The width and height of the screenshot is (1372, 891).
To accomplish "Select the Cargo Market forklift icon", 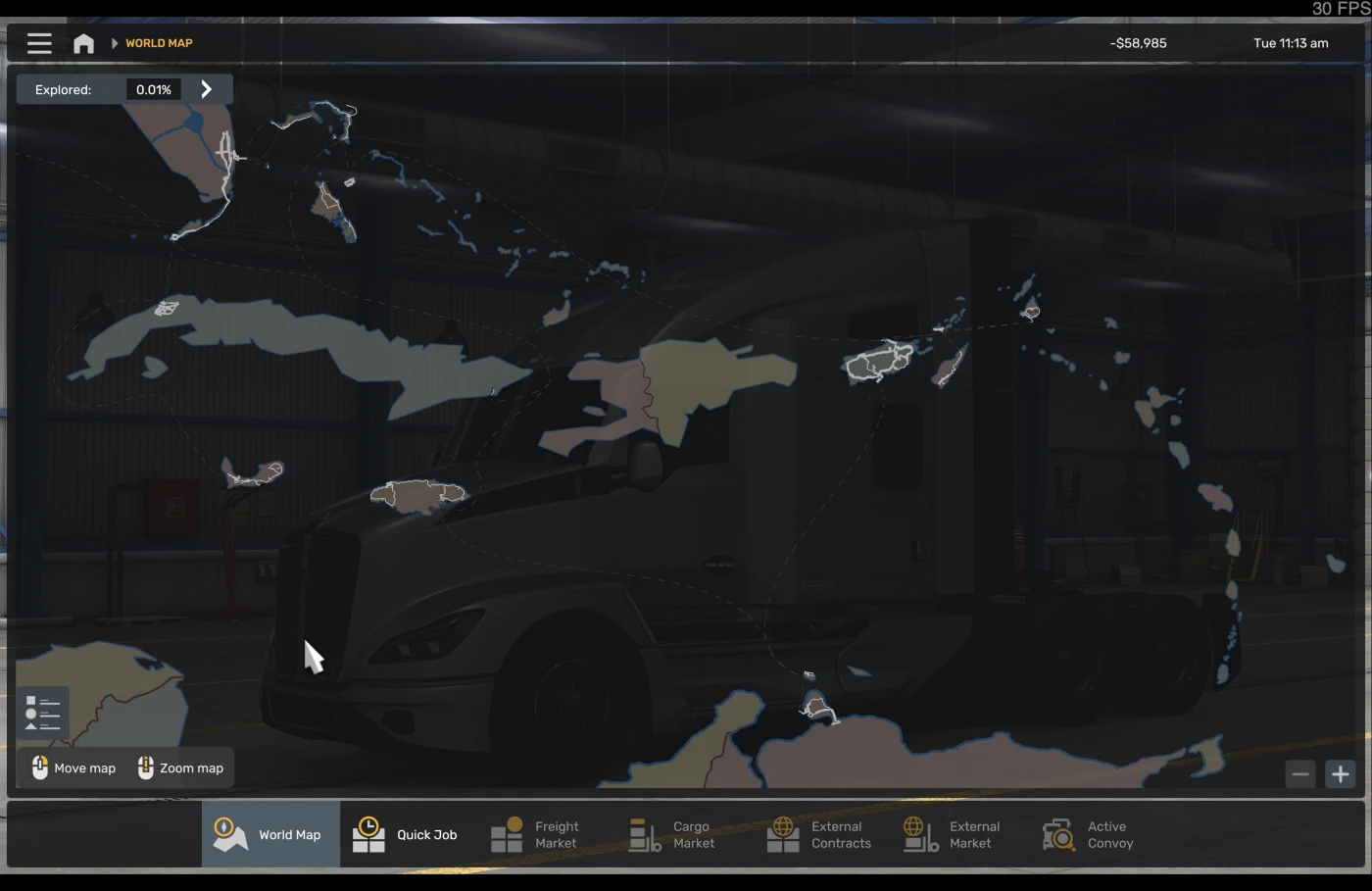I will (645, 833).
